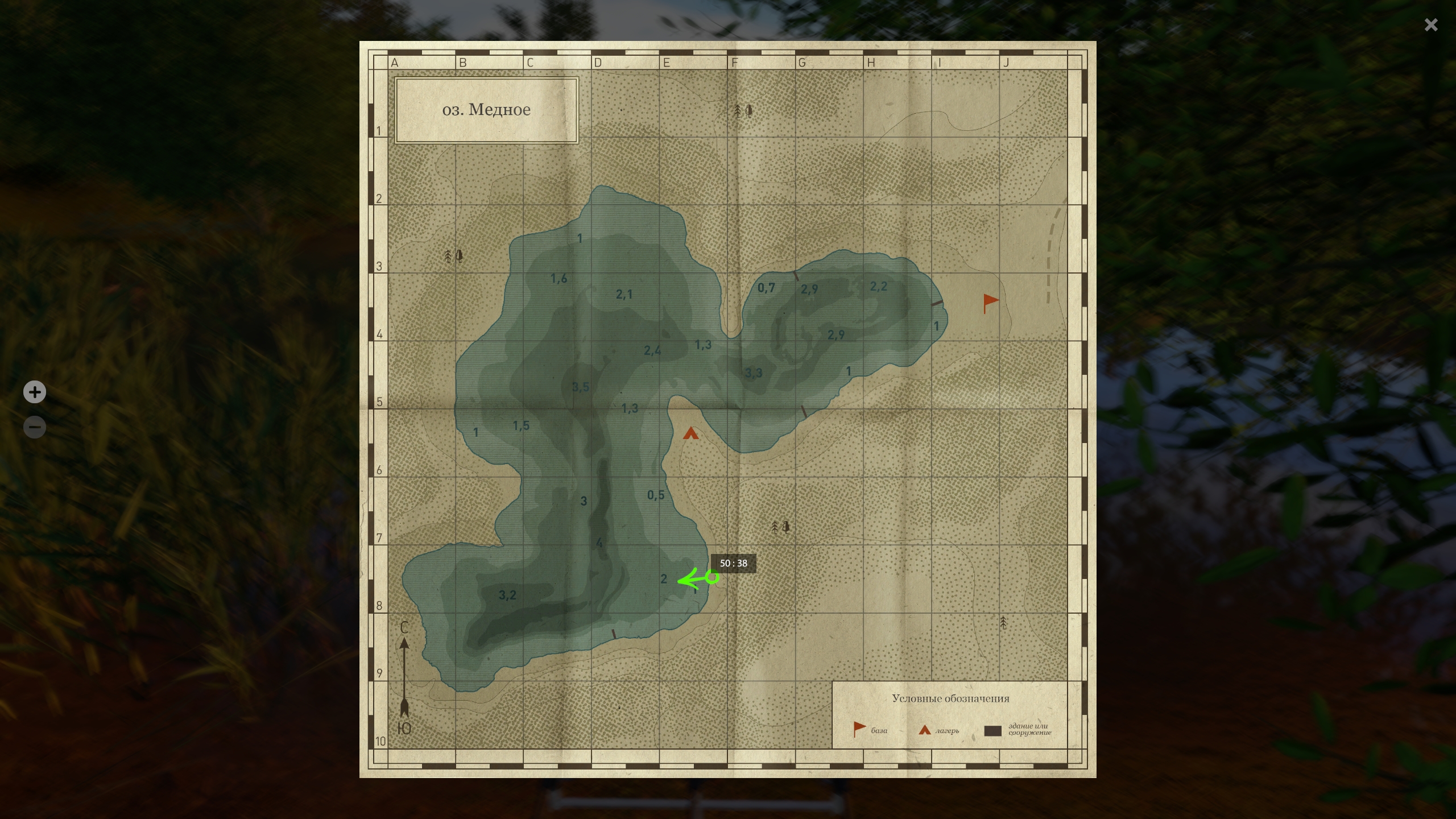Select the forest trees icon near grid F1
This screenshot has width=1456, height=819.
(743, 110)
